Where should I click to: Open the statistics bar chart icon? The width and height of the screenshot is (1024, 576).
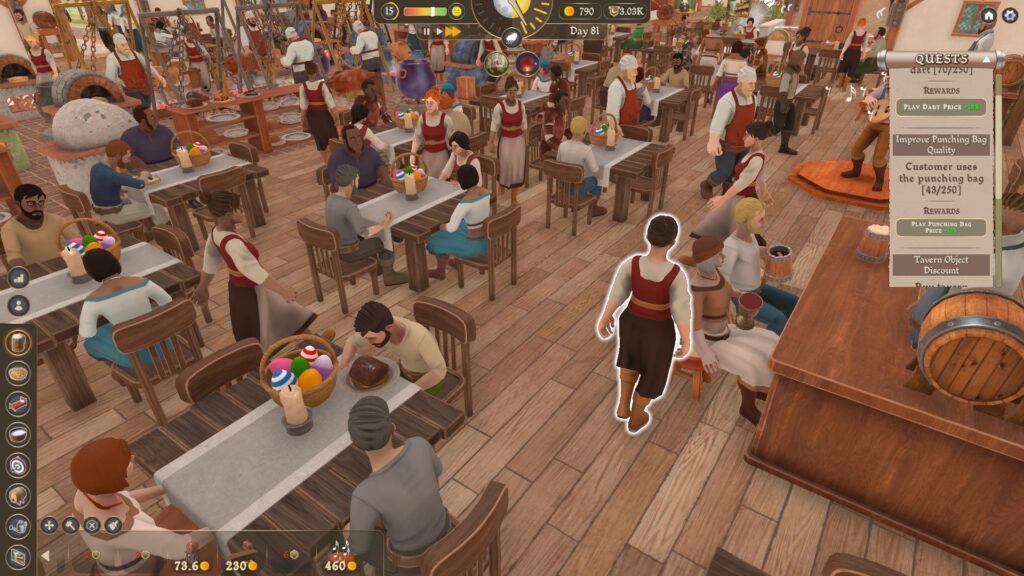18,277
